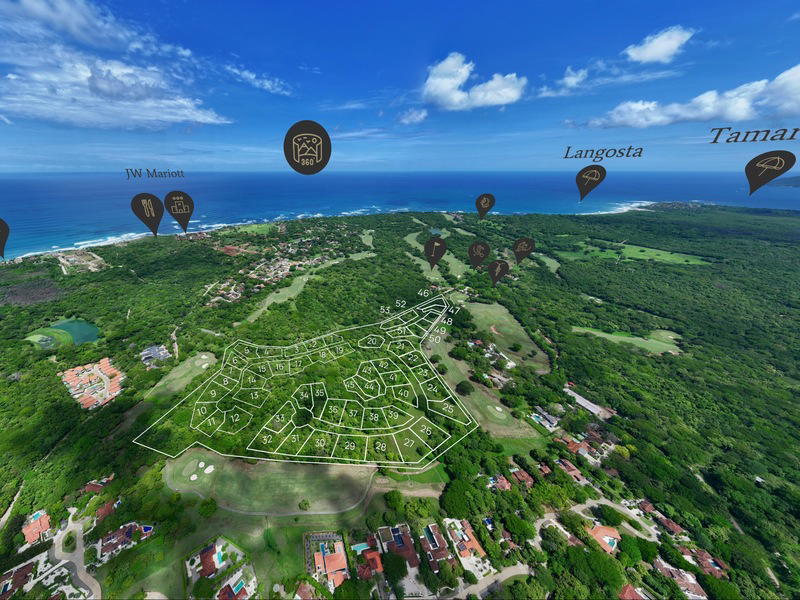Screen dimensions: 800x600
Task: Open the 360 panorama view marker
Action: (x=307, y=146)
